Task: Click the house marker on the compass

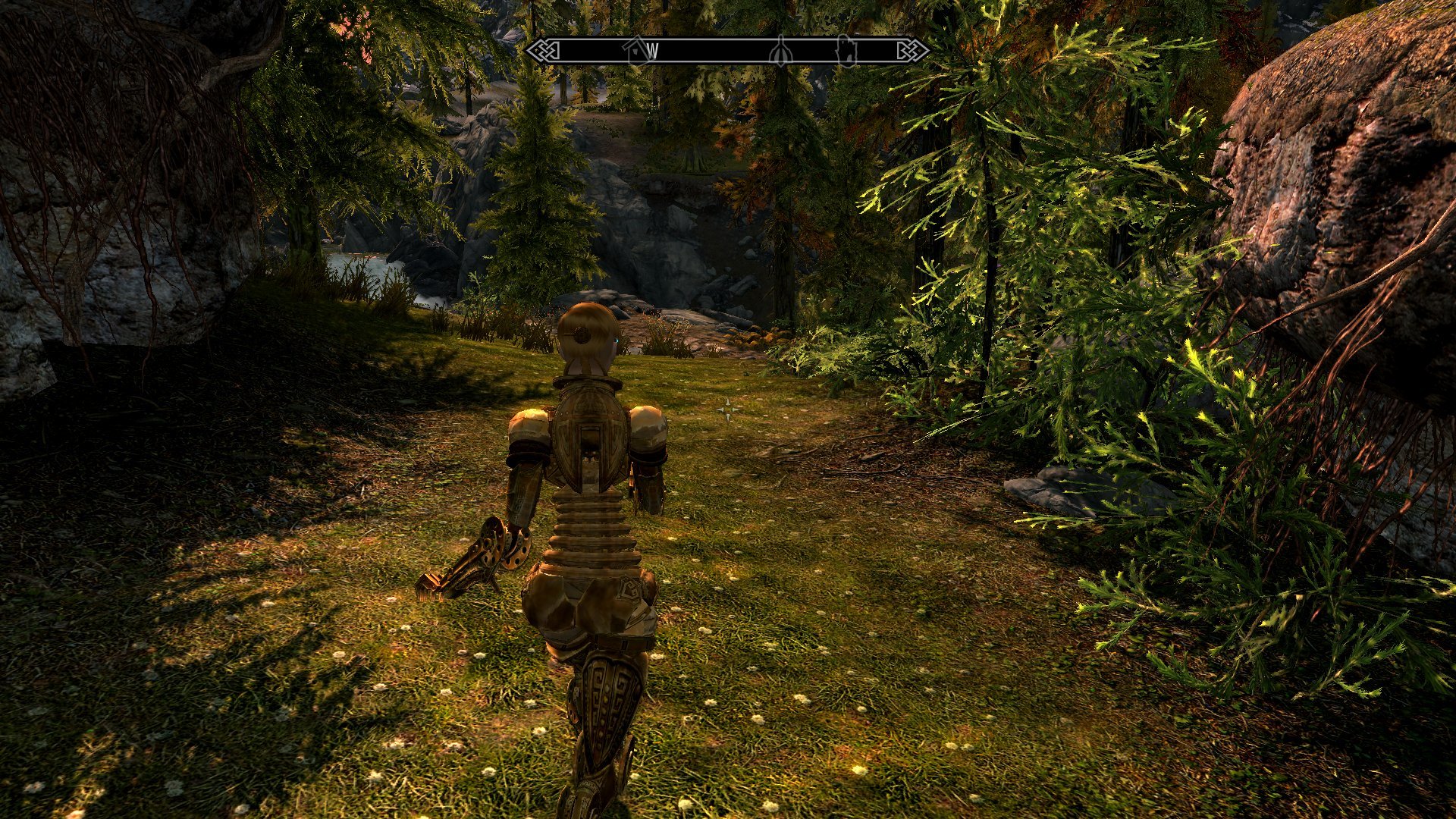Action: click(635, 50)
